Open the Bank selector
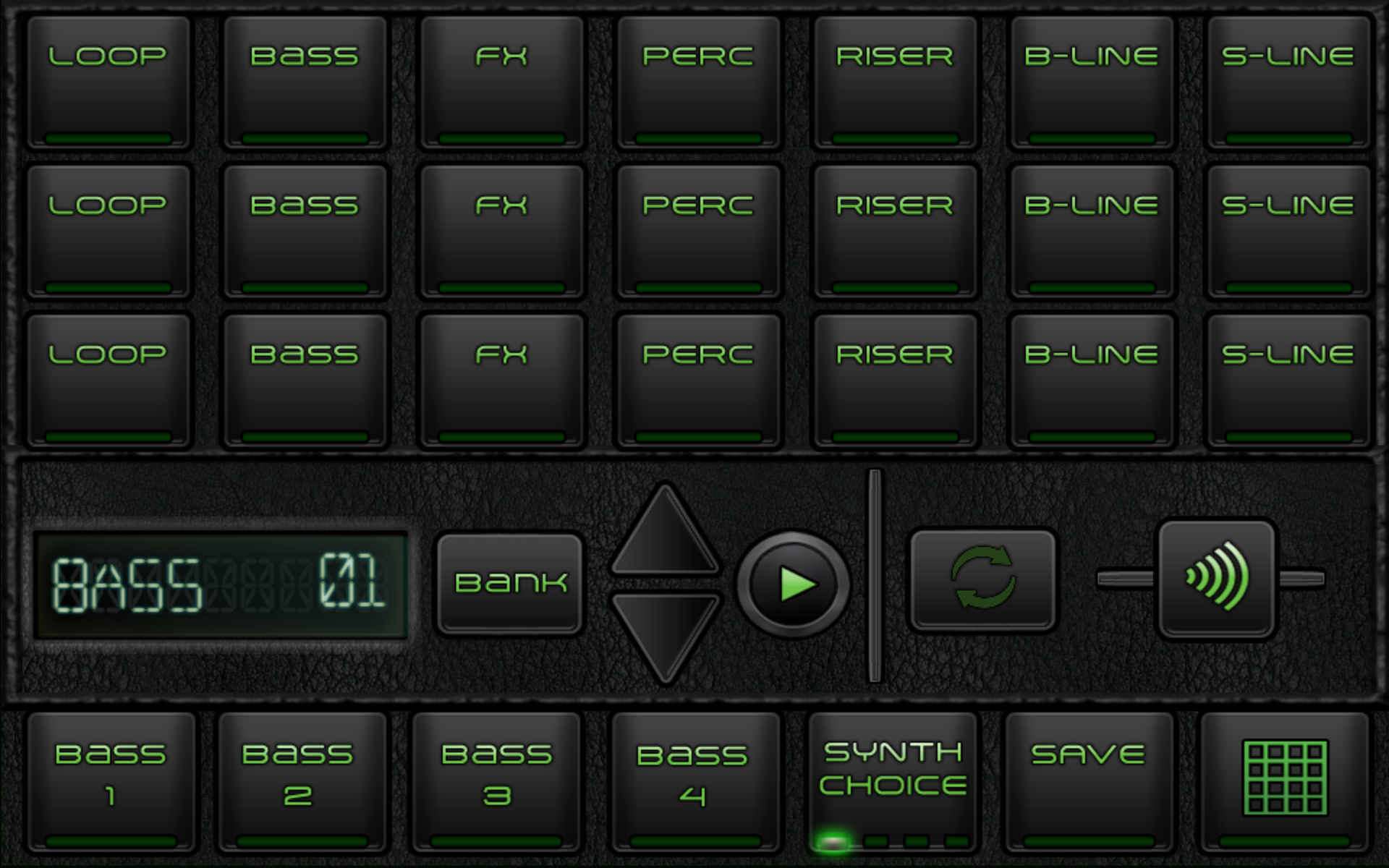The image size is (1389, 868). coord(510,583)
